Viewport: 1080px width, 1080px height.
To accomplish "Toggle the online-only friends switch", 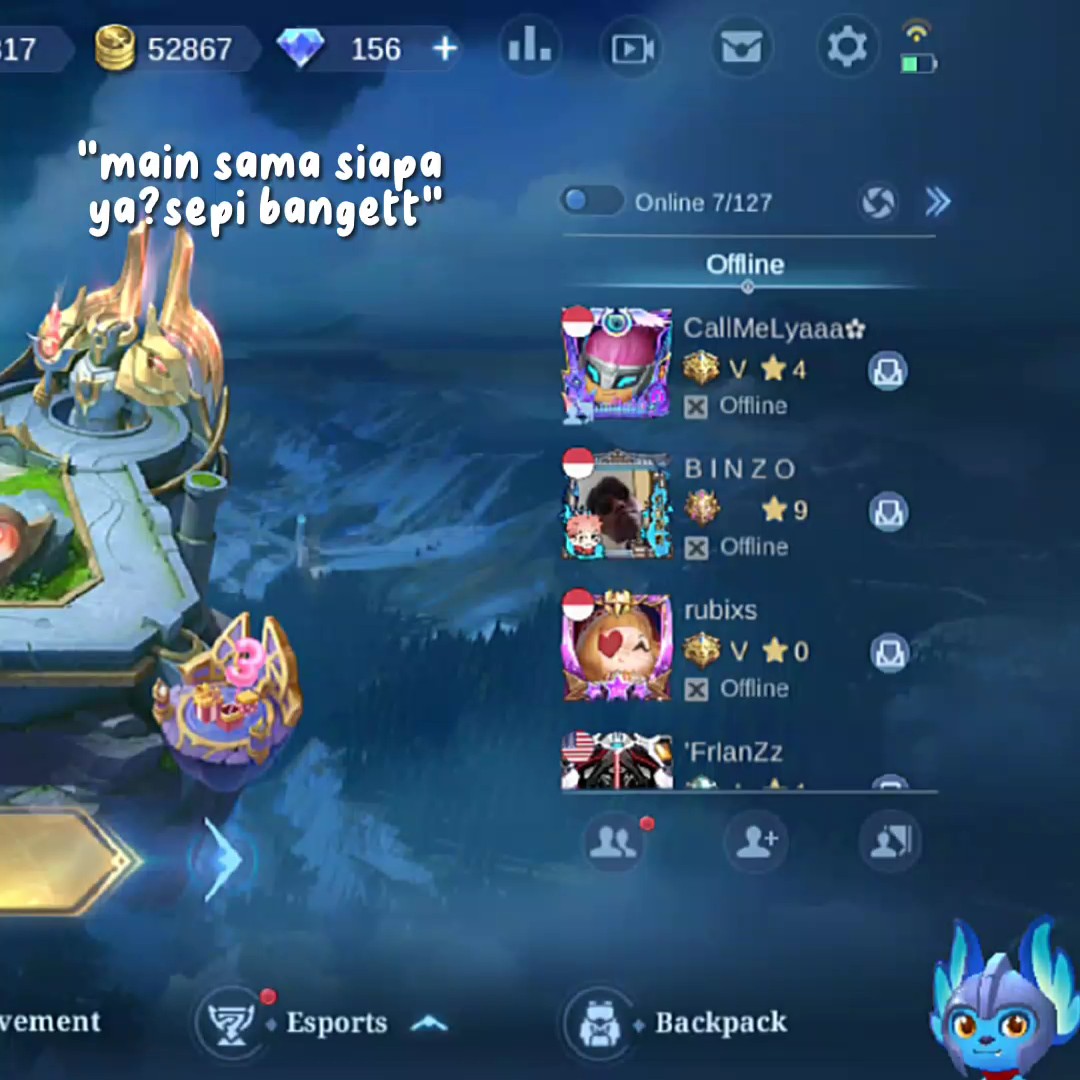I will tap(591, 201).
